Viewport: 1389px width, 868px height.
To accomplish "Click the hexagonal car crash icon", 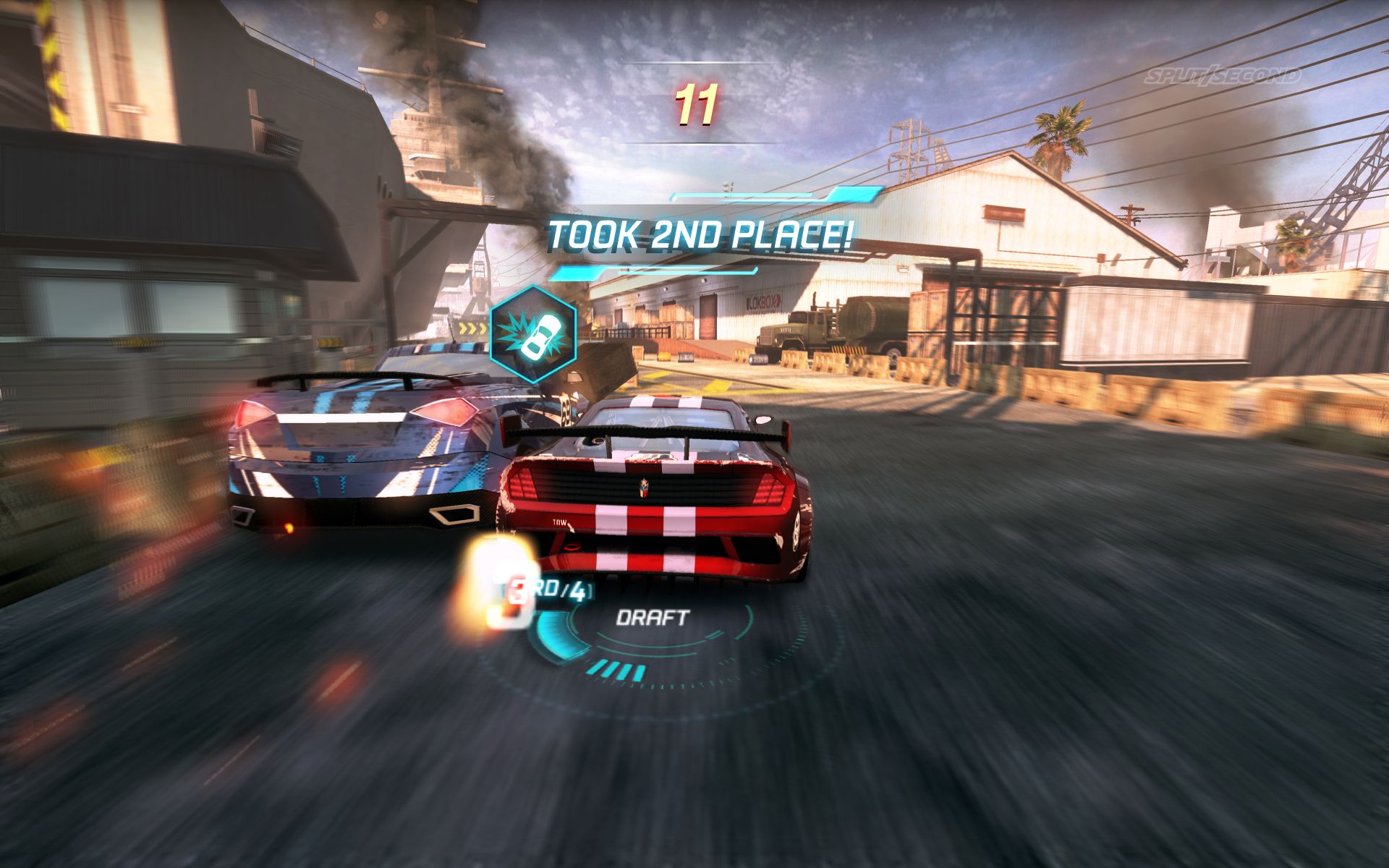I will click(533, 333).
